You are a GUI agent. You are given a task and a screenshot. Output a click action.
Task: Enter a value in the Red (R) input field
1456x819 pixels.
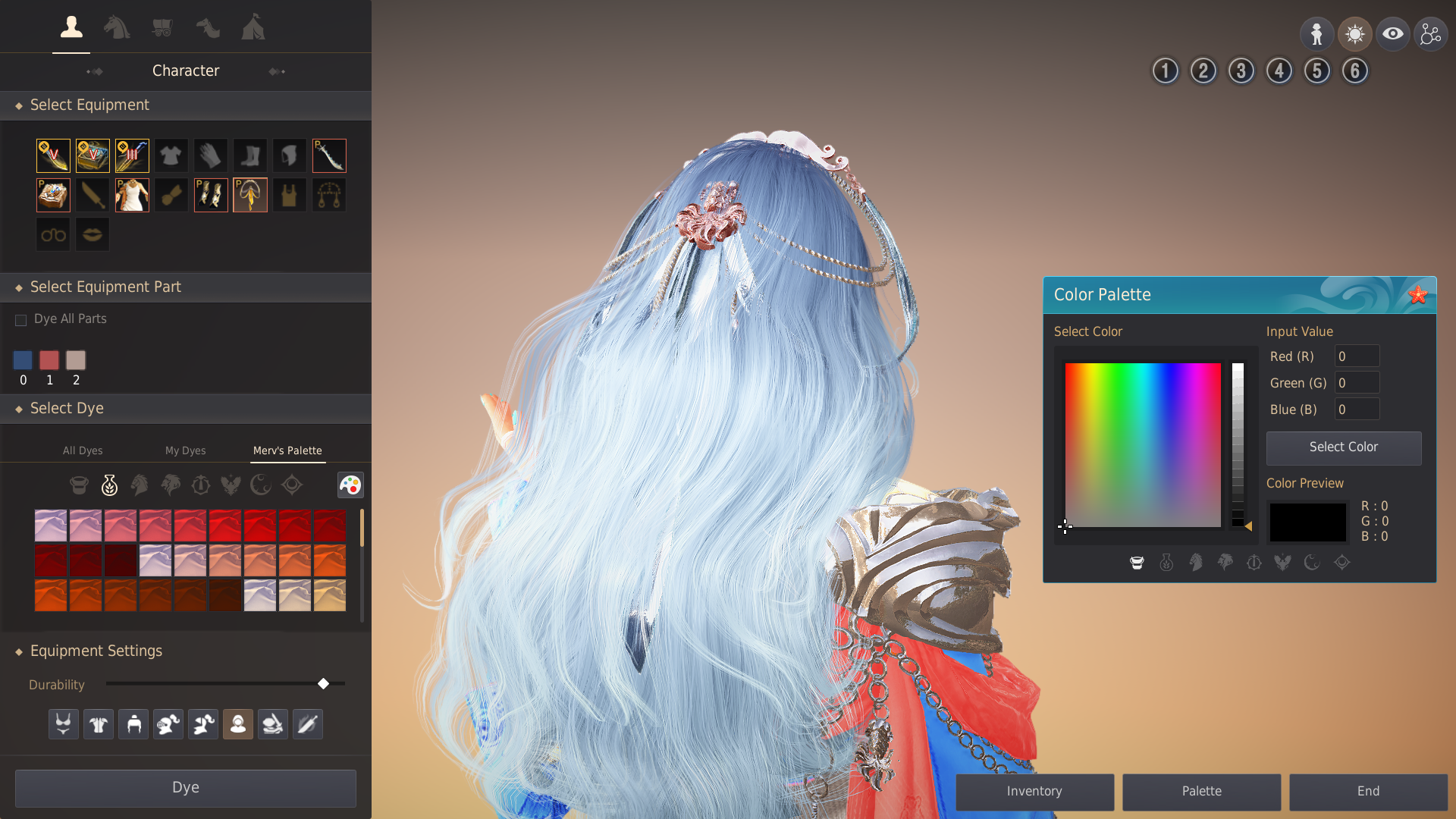pyautogui.click(x=1357, y=356)
